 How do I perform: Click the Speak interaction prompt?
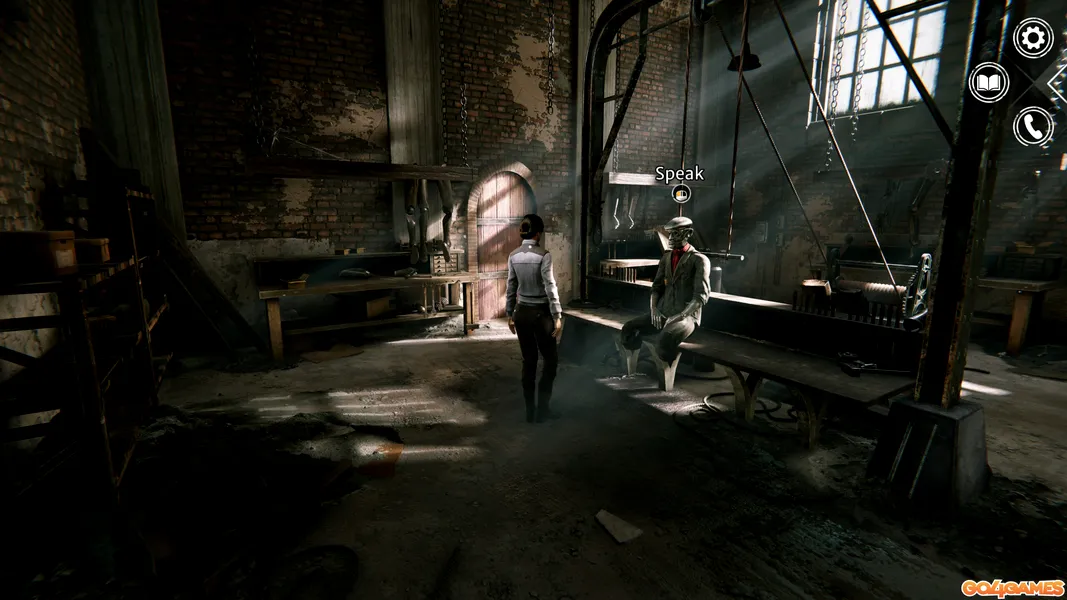tap(680, 193)
